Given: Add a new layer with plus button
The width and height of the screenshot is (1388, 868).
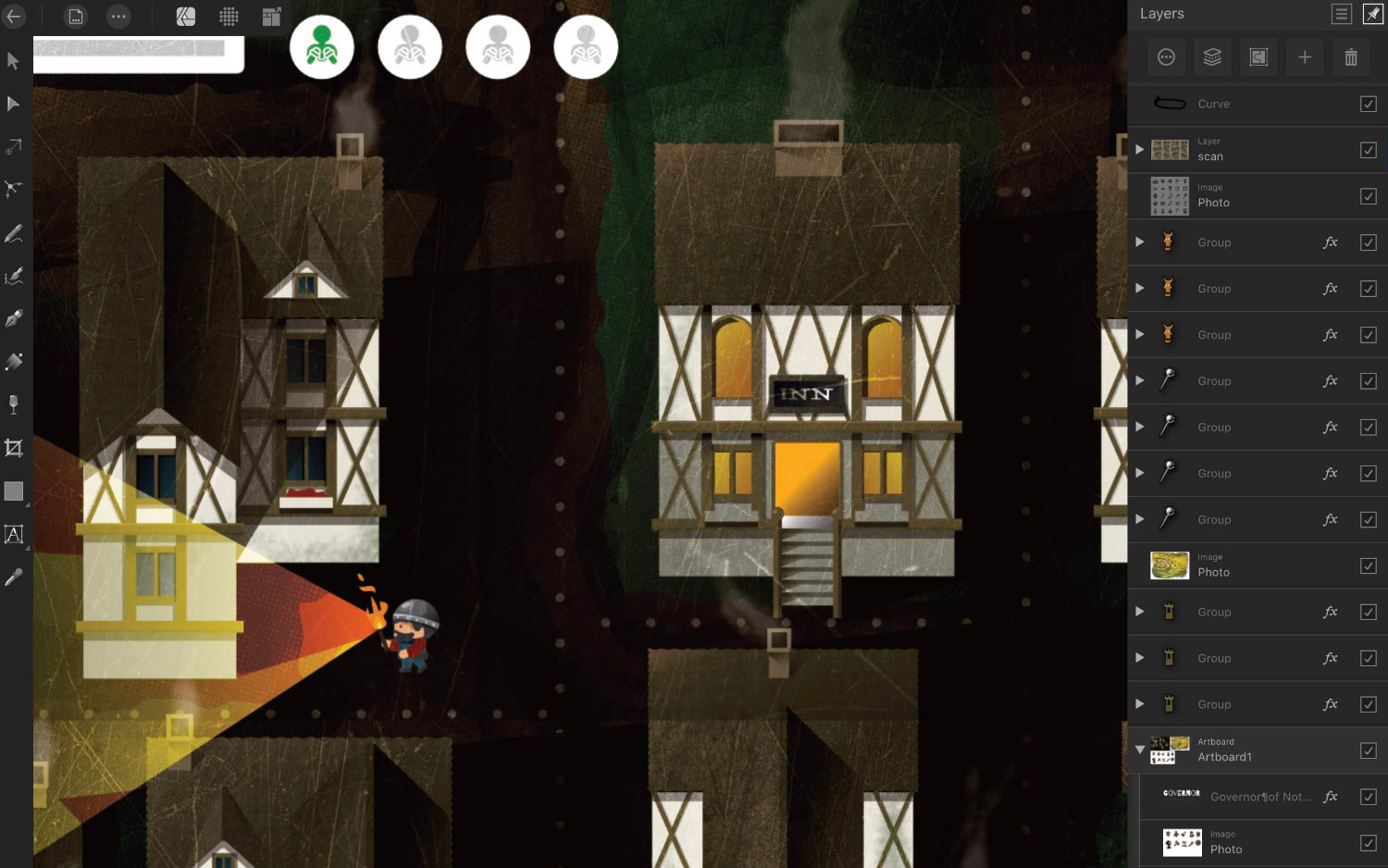Looking at the screenshot, I should (x=1305, y=57).
